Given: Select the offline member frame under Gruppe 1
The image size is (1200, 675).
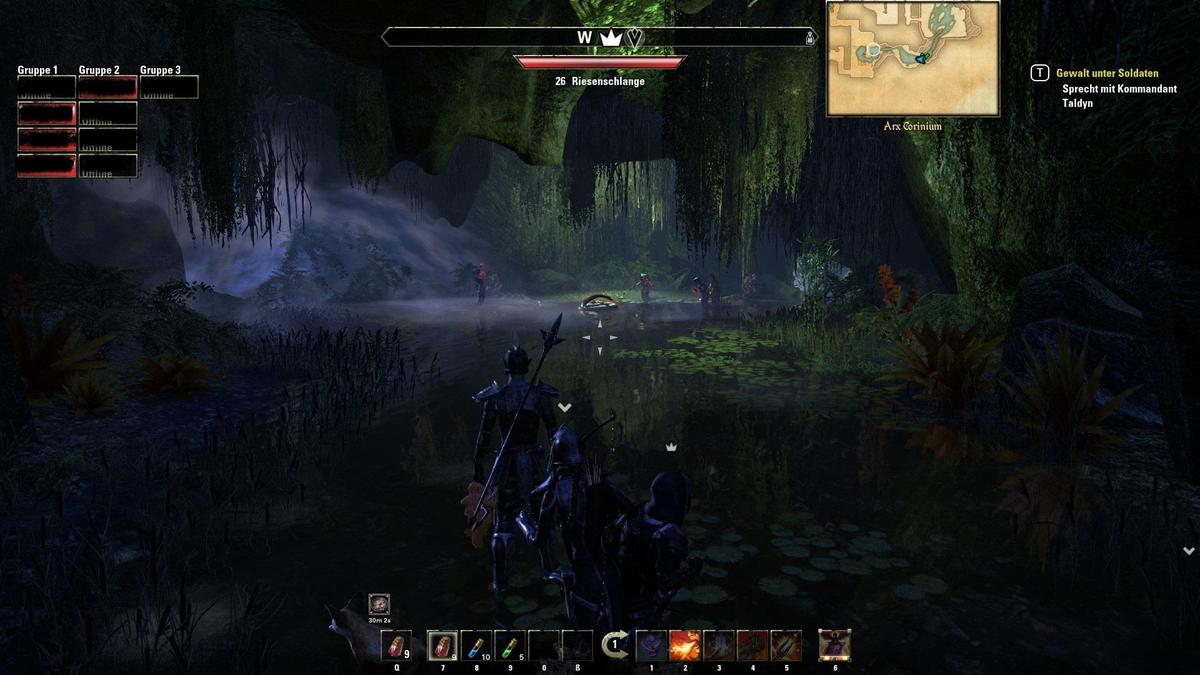Looking at the screenshot, I should 47,88.
